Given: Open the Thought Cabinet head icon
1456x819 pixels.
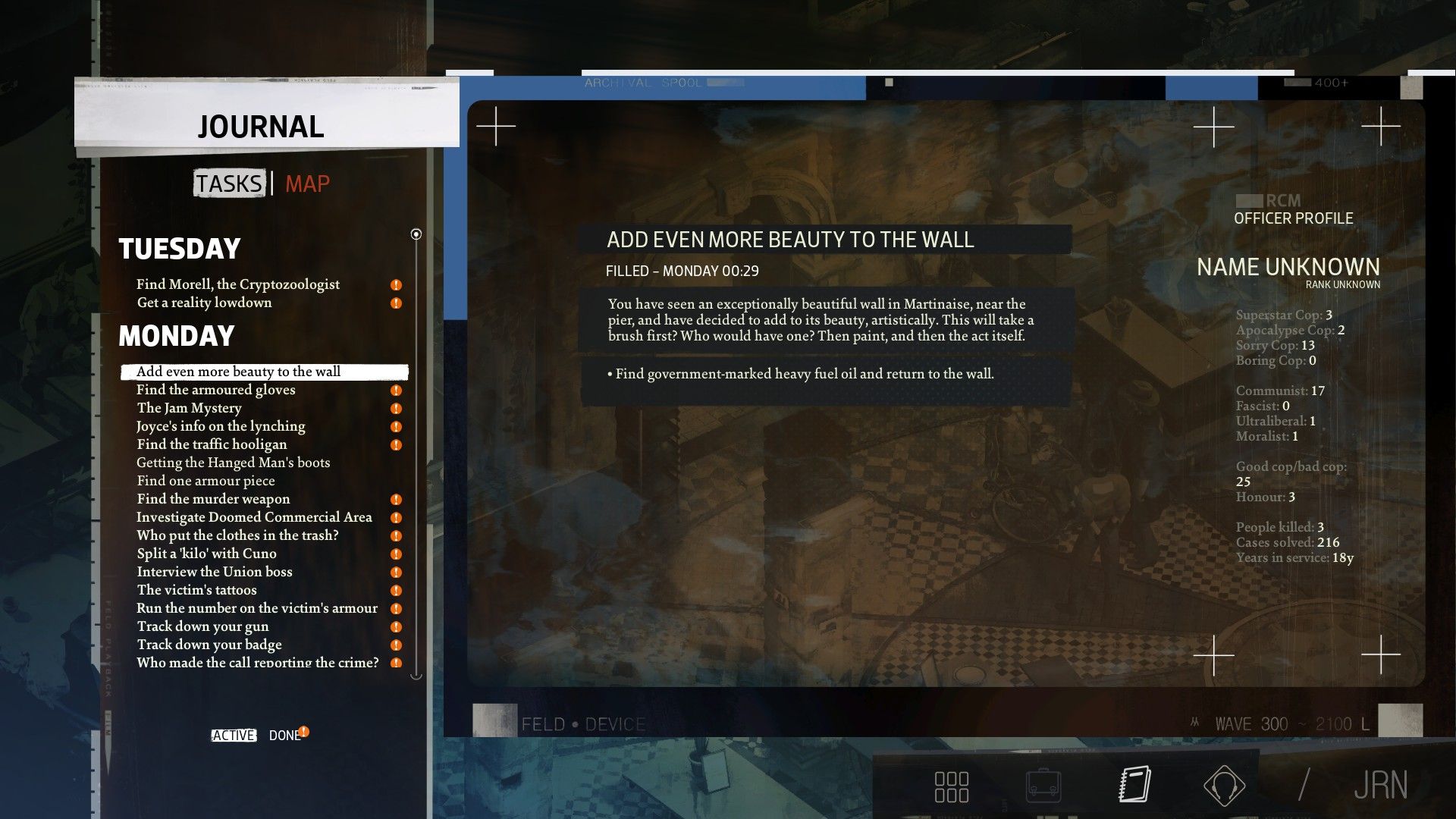Looking at the screenshot, I should point(1224,786).
